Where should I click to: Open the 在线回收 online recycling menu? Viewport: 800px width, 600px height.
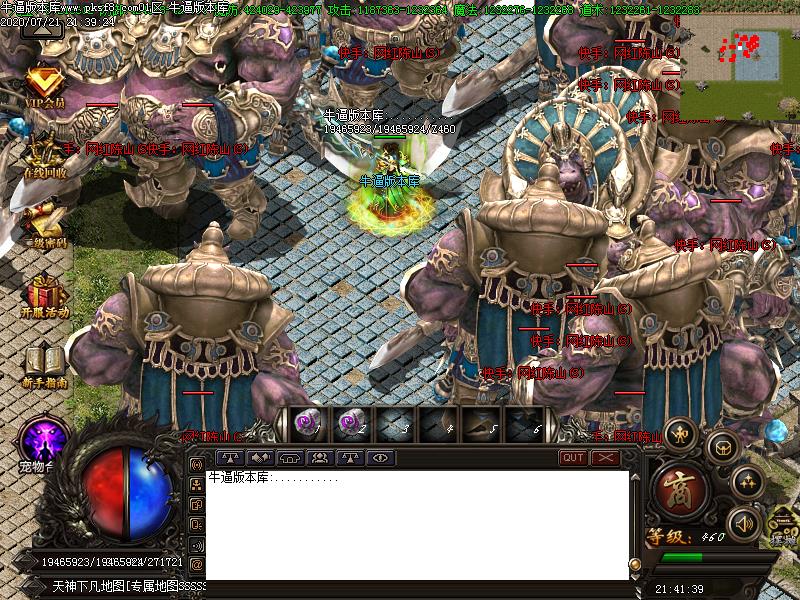click(x=44, y=155)
